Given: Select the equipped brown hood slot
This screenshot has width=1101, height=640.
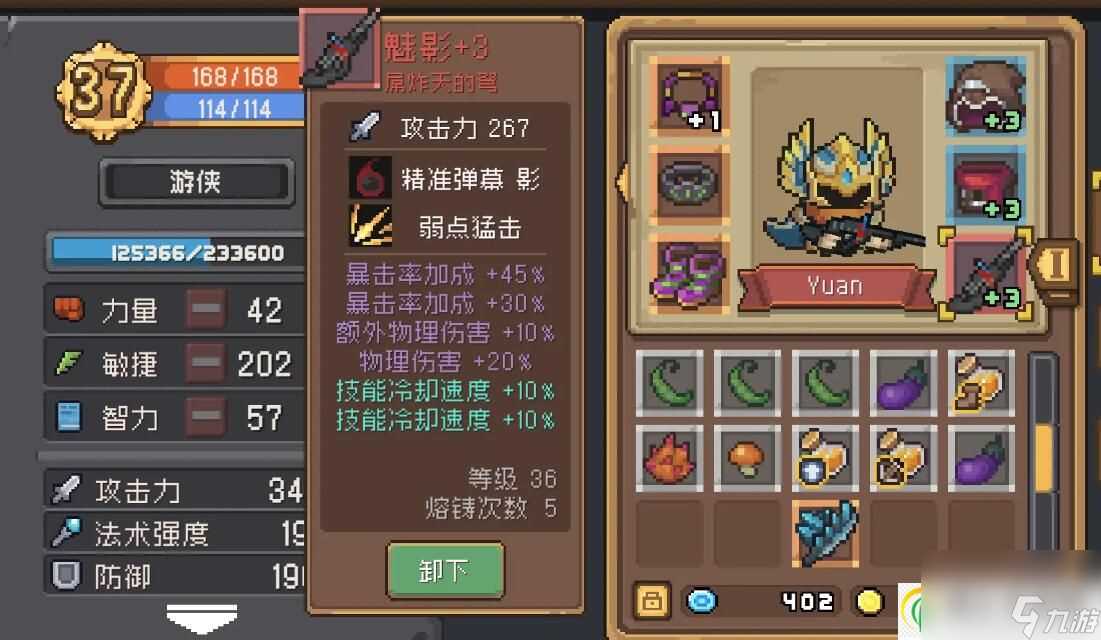Looking at the screenshot, I should point(985,96).
